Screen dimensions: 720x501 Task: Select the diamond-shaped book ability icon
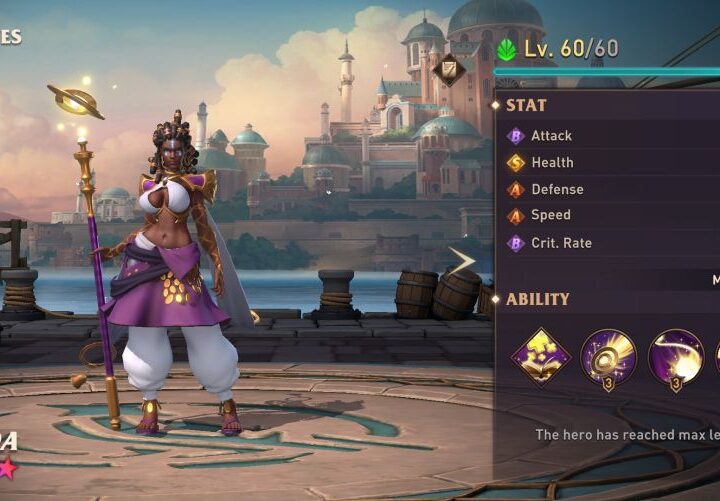[x=541, y=356]
